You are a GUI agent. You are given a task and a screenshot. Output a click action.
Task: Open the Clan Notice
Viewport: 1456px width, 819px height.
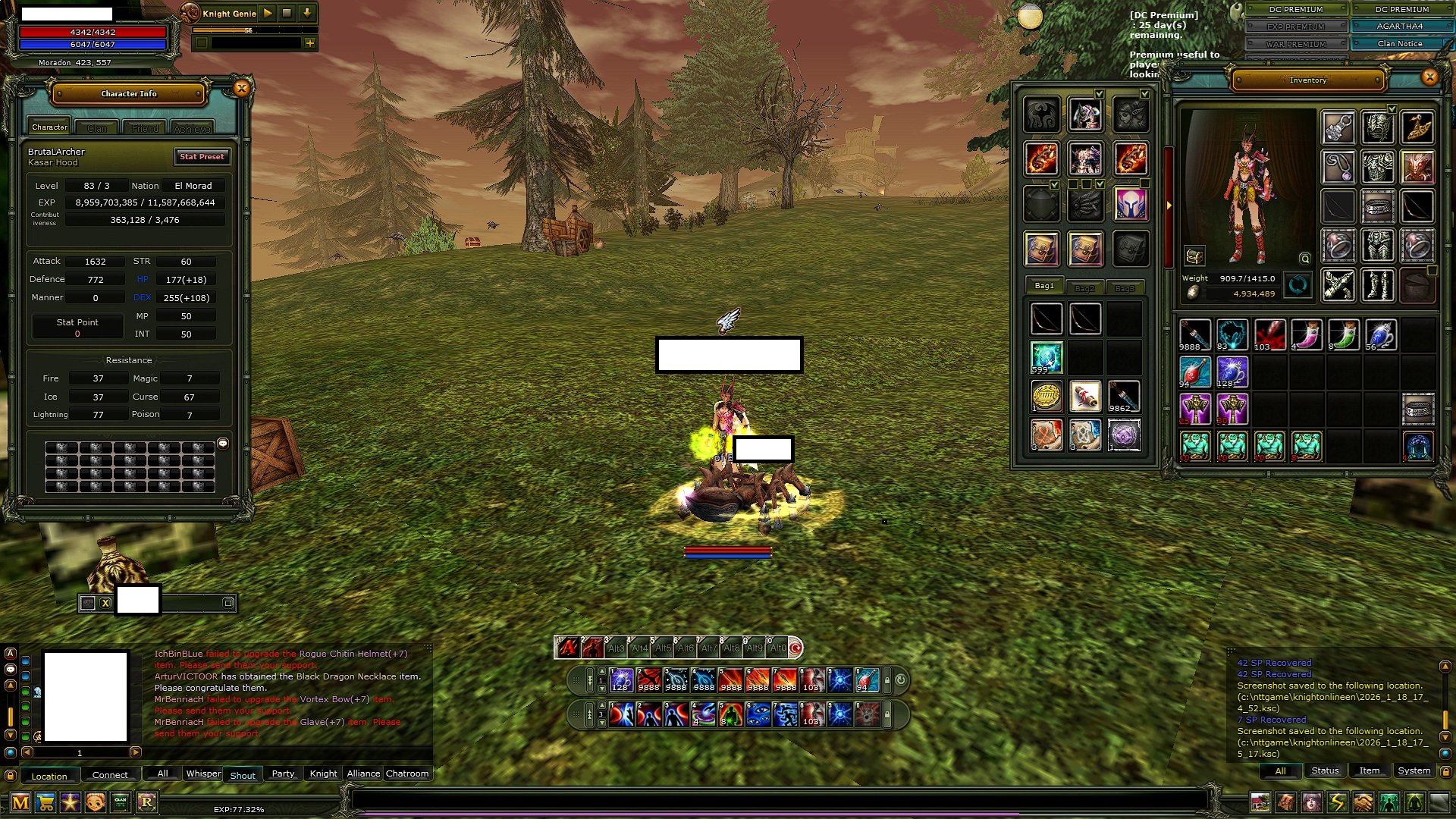[x=1400, y=43]
